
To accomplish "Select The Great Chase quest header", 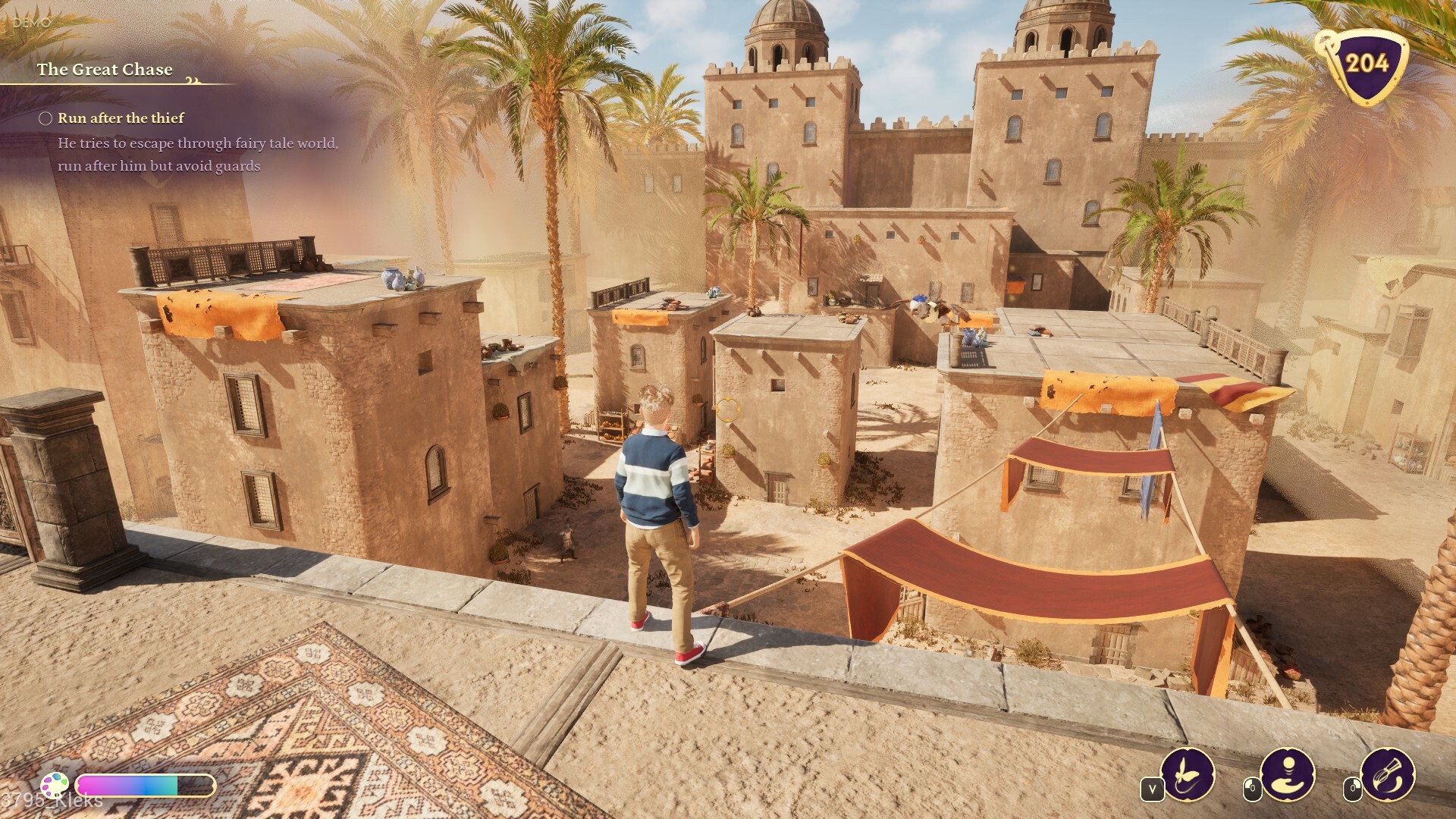I will pyautogui.click(x=105, y=69).
